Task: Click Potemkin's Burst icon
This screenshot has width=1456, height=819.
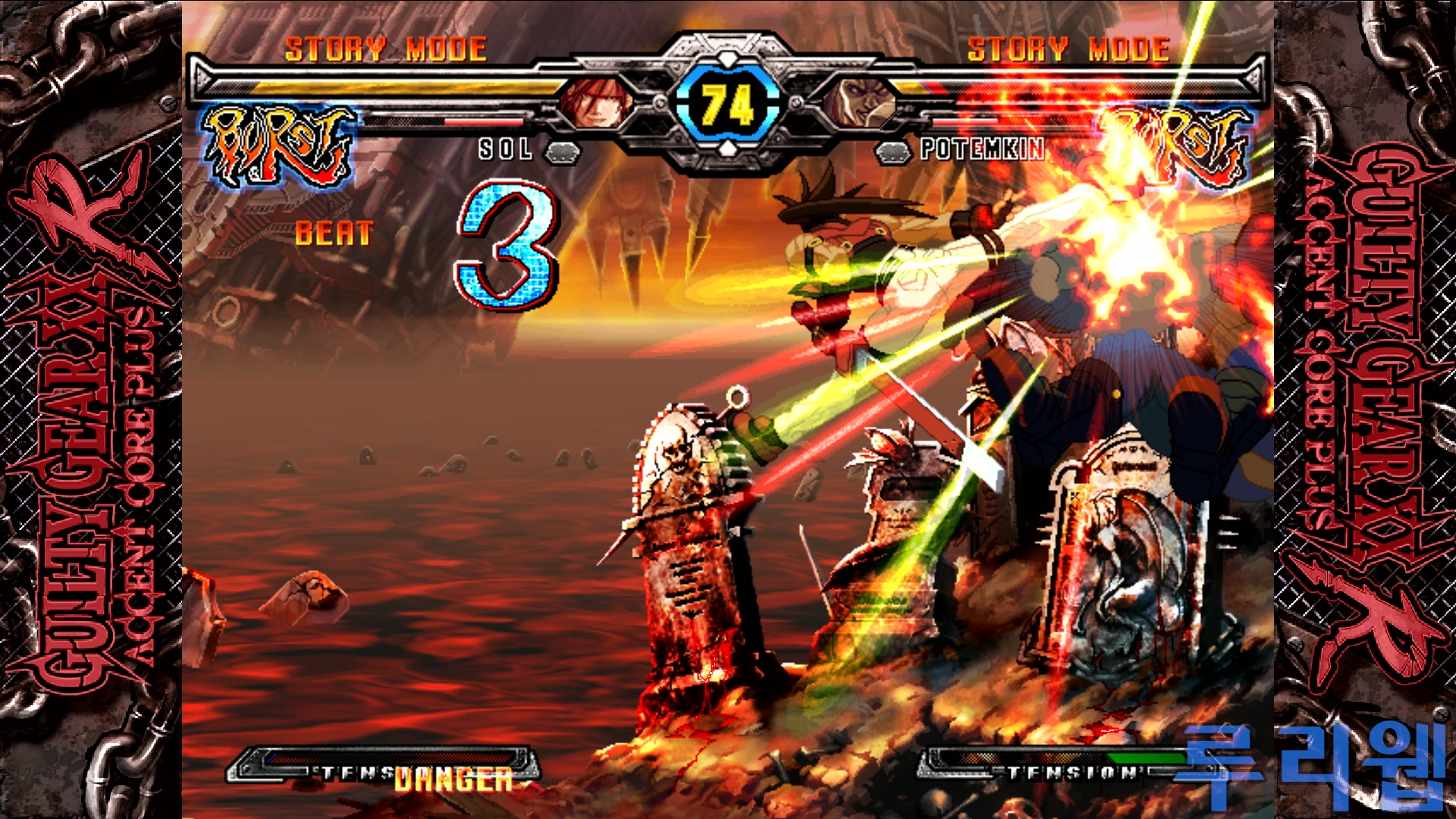Action: coord(1174,146)
